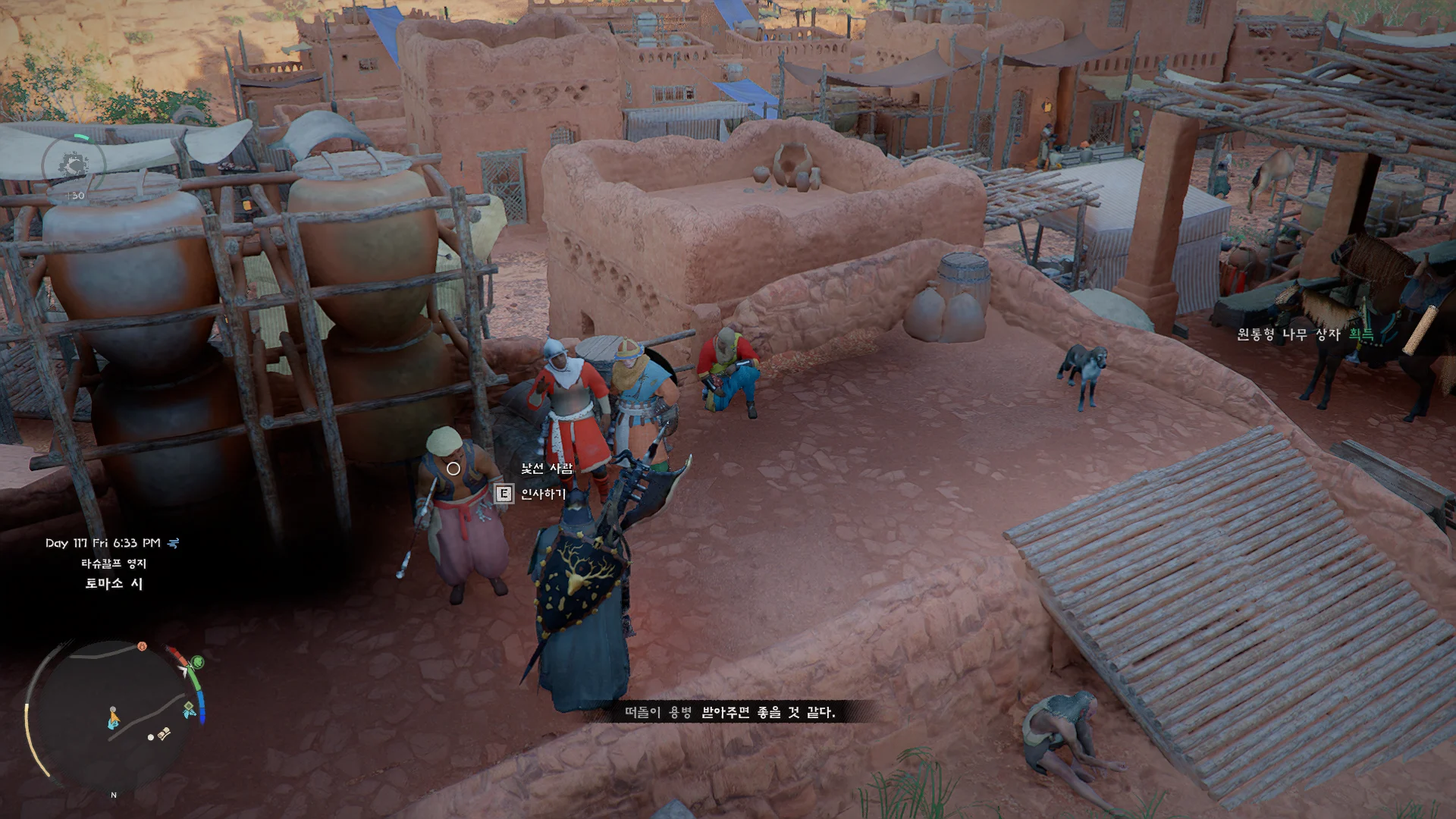This screenshot has height=819, width=1456.
Task: Open the circular minimap
Action: (114, 717)
